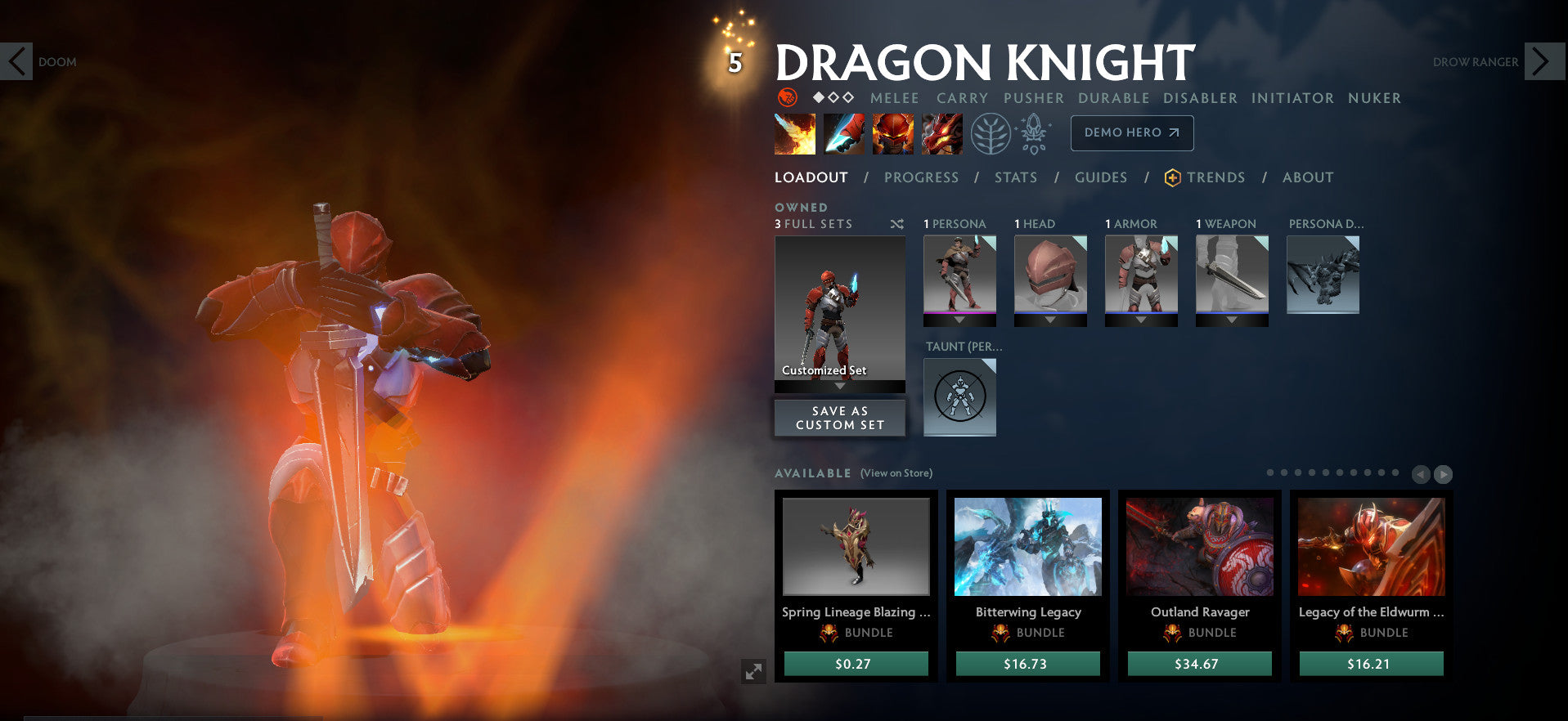Click the expand hero preview icon

coord(754,672)
